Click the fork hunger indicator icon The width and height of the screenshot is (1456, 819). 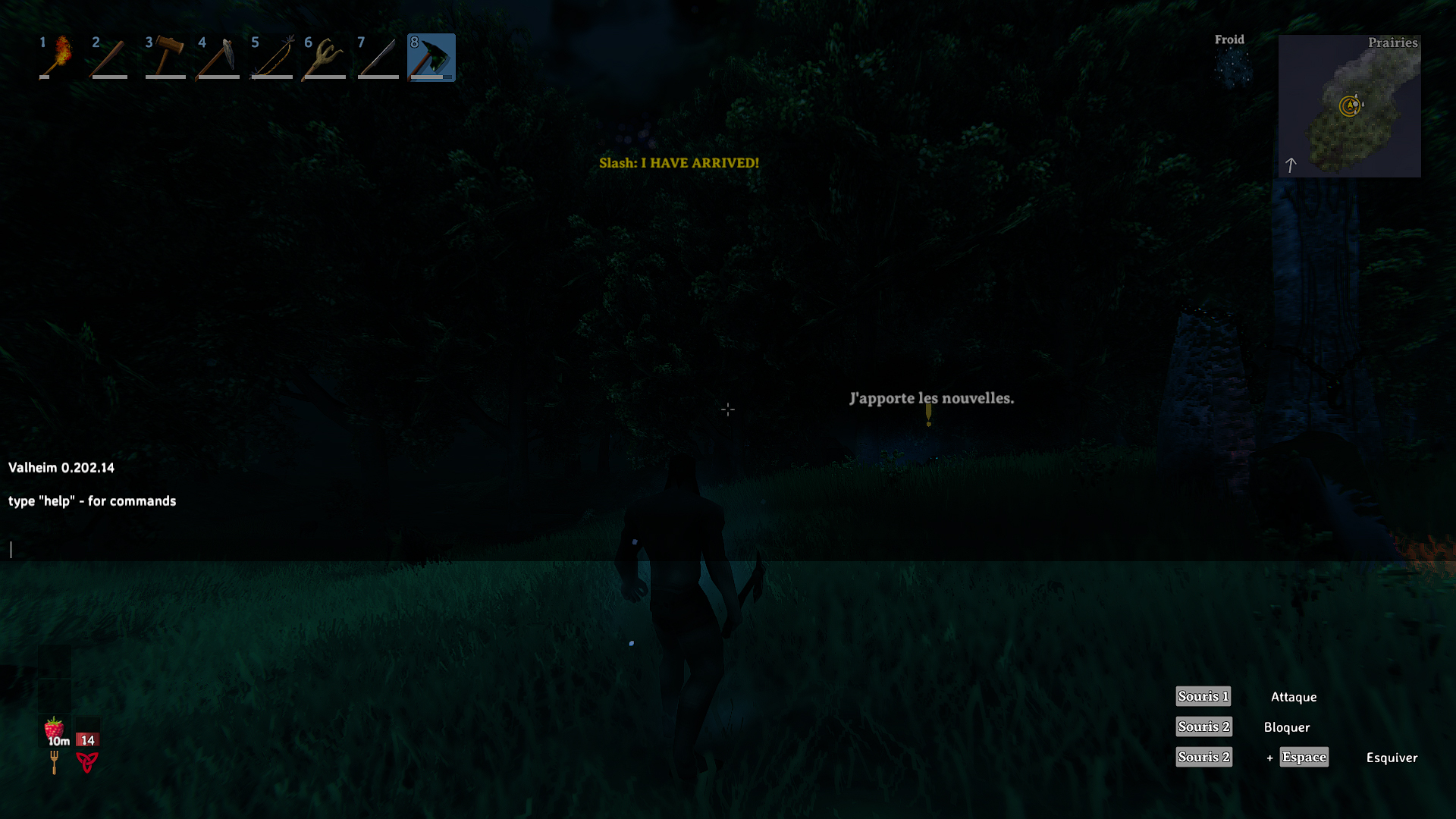click(x=54, y=763)
